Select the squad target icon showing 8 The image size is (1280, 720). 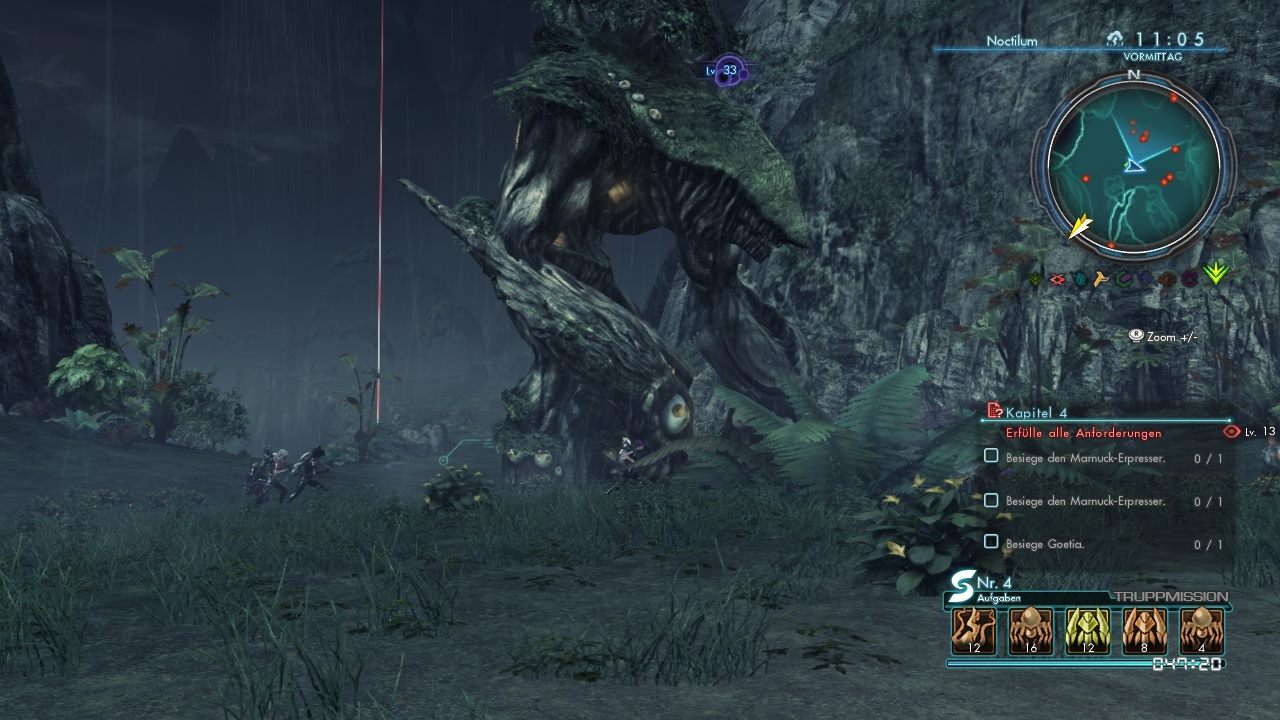[1144, 631]
